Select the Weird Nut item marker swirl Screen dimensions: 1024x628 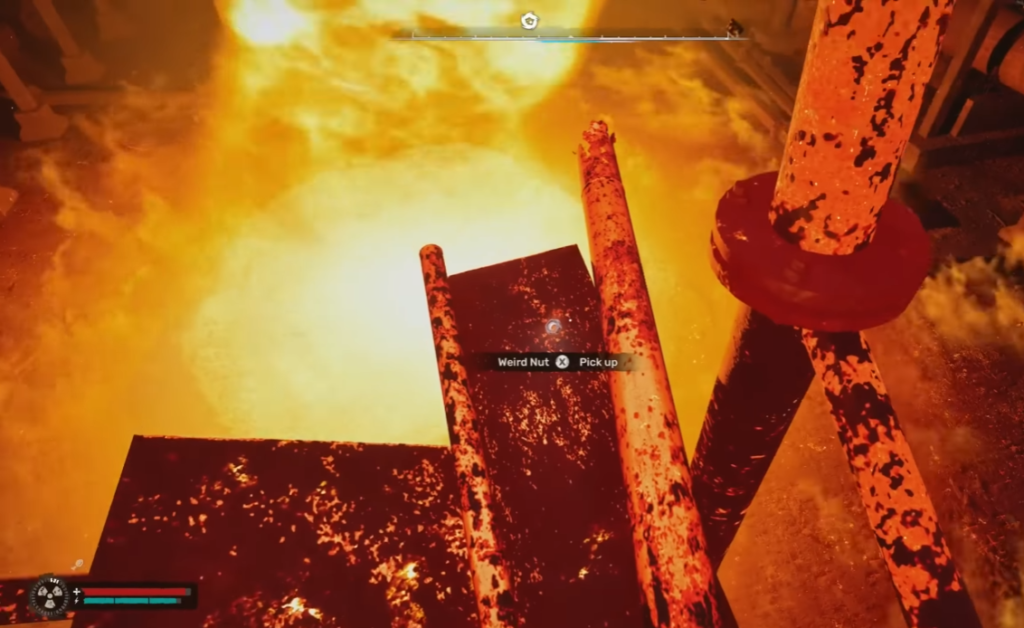[x=553, y=327]
